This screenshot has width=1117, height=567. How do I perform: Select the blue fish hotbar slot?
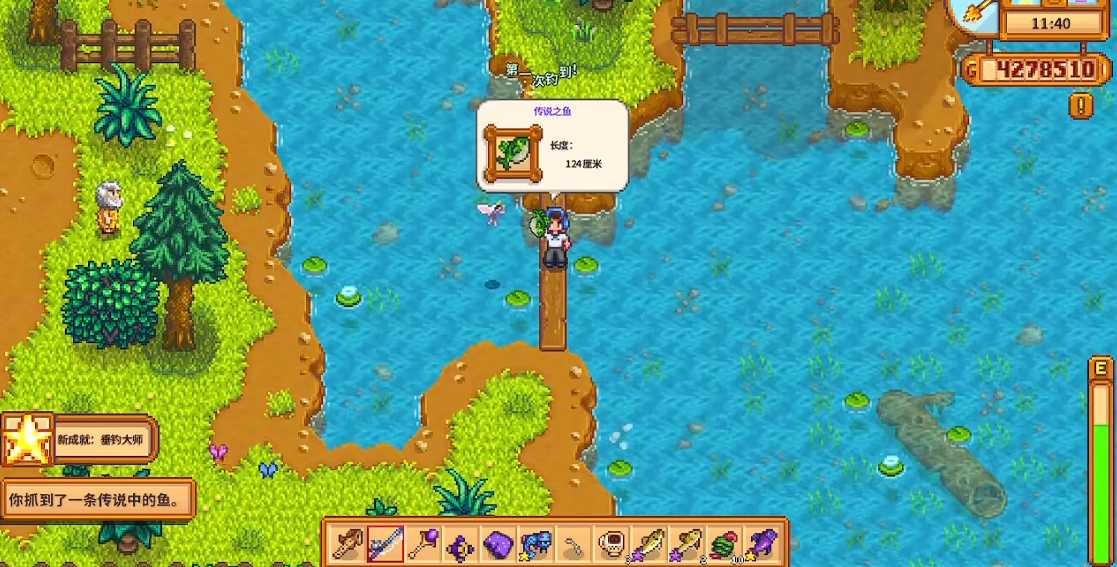536,545
